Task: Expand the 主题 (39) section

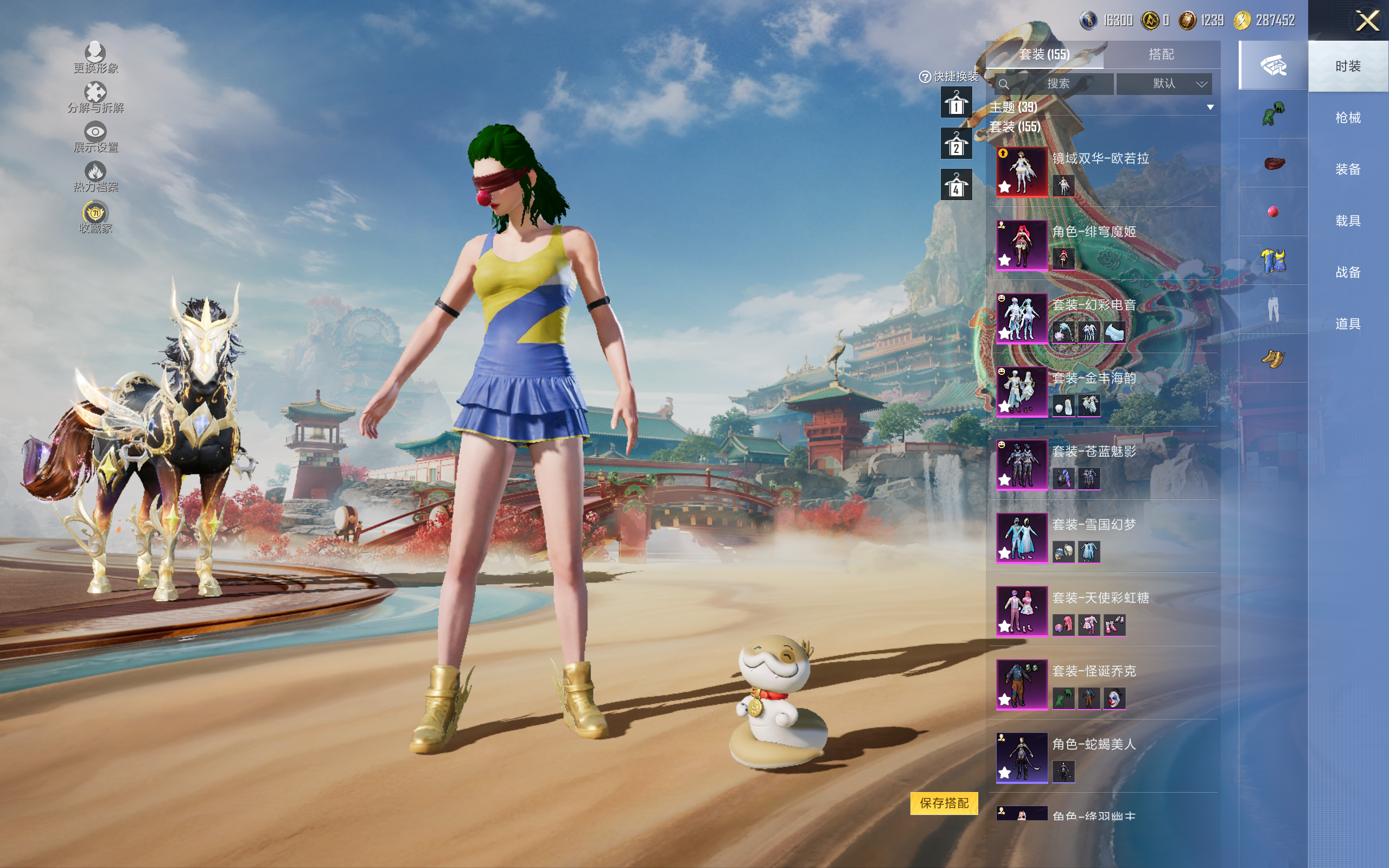Action: click(1210, 107)
